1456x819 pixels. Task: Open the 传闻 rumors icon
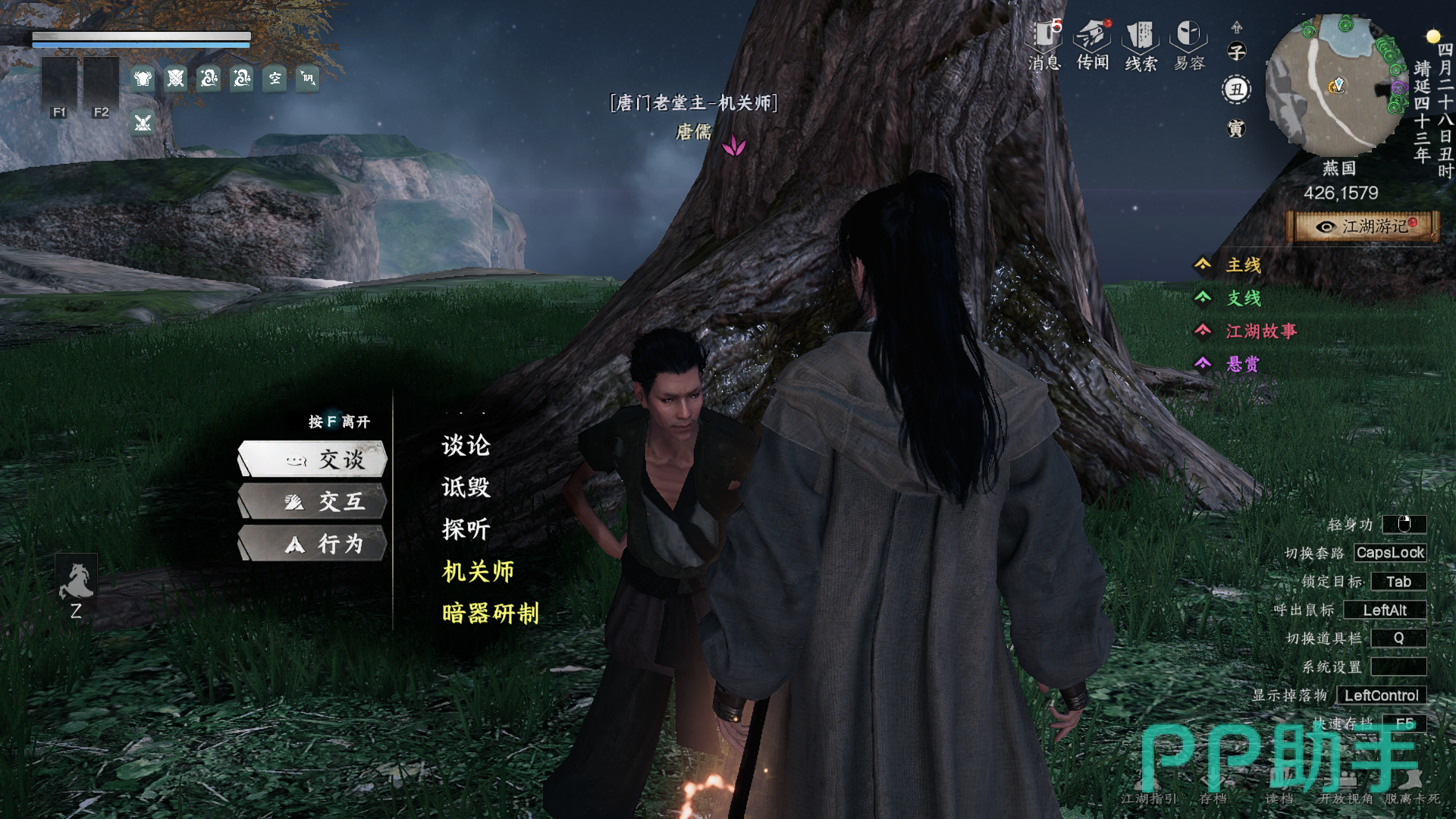(x=1093, y=45)
